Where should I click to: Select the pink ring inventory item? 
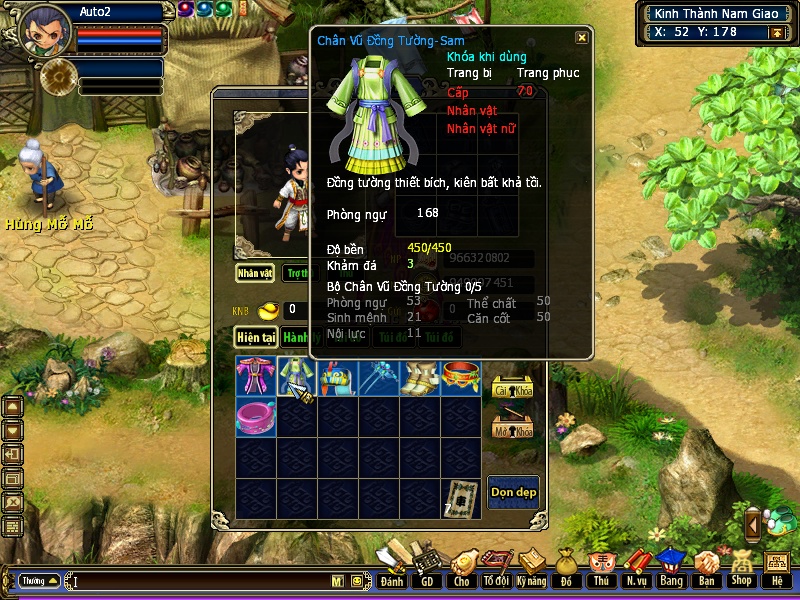tap(255, 417)
